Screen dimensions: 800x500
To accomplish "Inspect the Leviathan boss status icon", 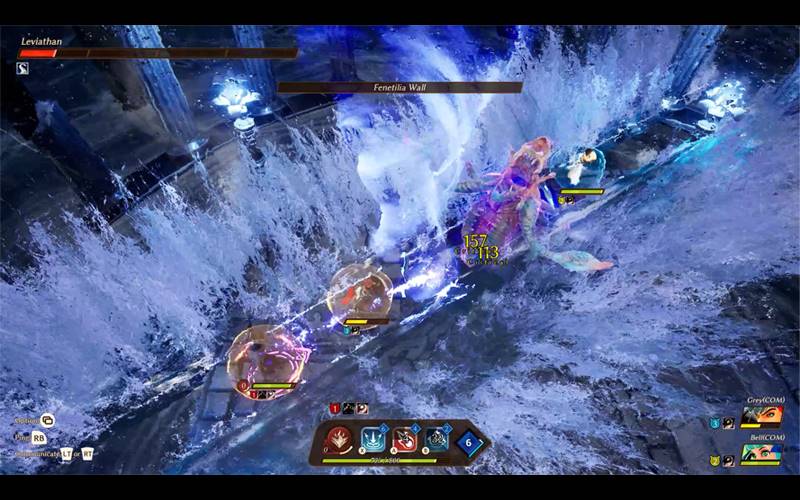I will (x=23, y=68).
